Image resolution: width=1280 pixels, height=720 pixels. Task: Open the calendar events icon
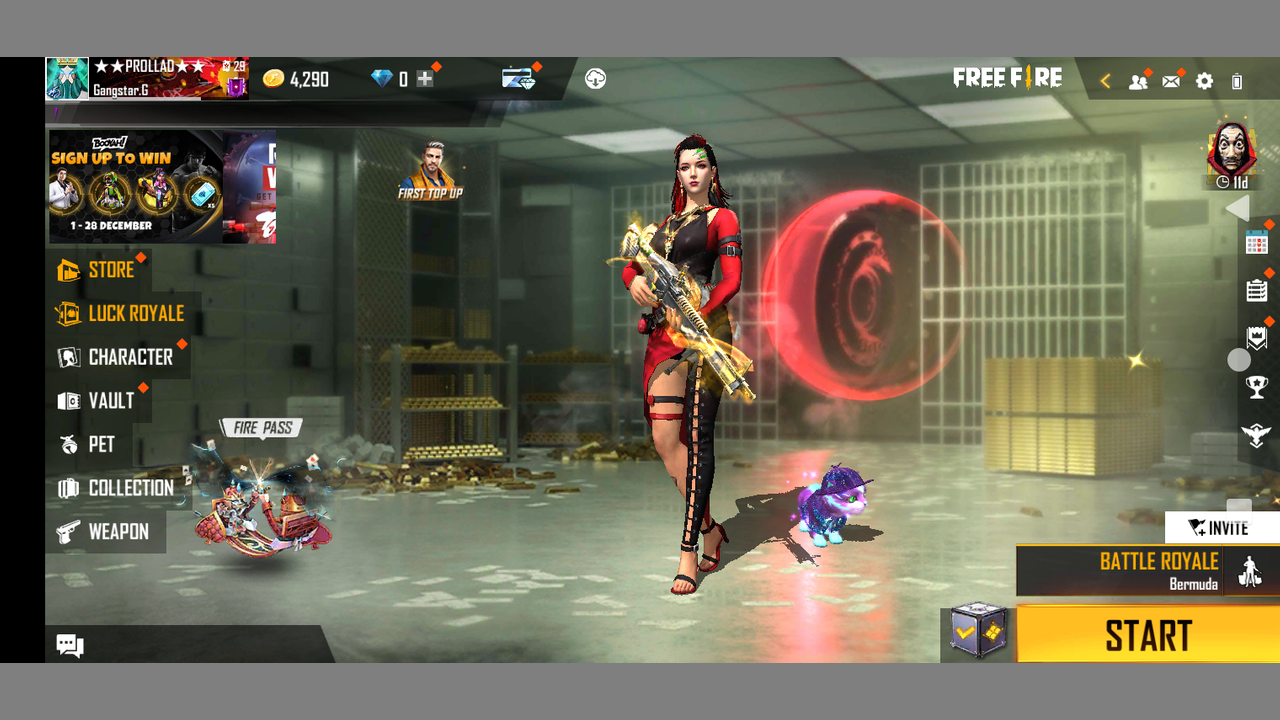1256,242
